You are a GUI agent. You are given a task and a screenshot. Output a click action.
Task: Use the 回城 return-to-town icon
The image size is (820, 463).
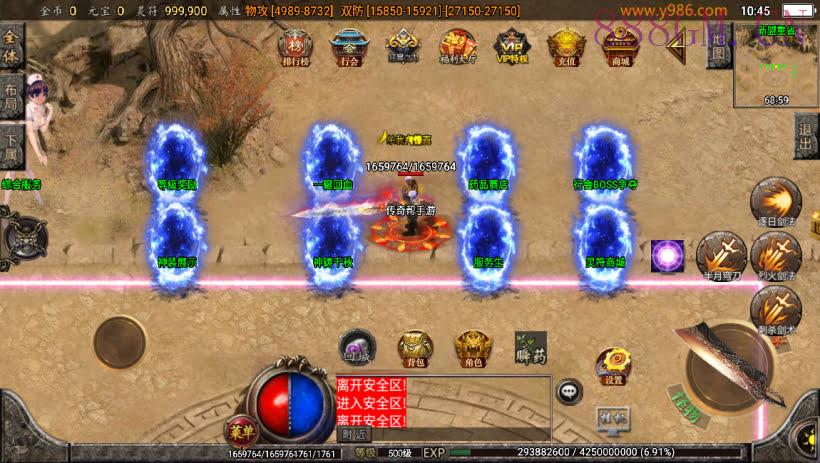tap(356, 346)
